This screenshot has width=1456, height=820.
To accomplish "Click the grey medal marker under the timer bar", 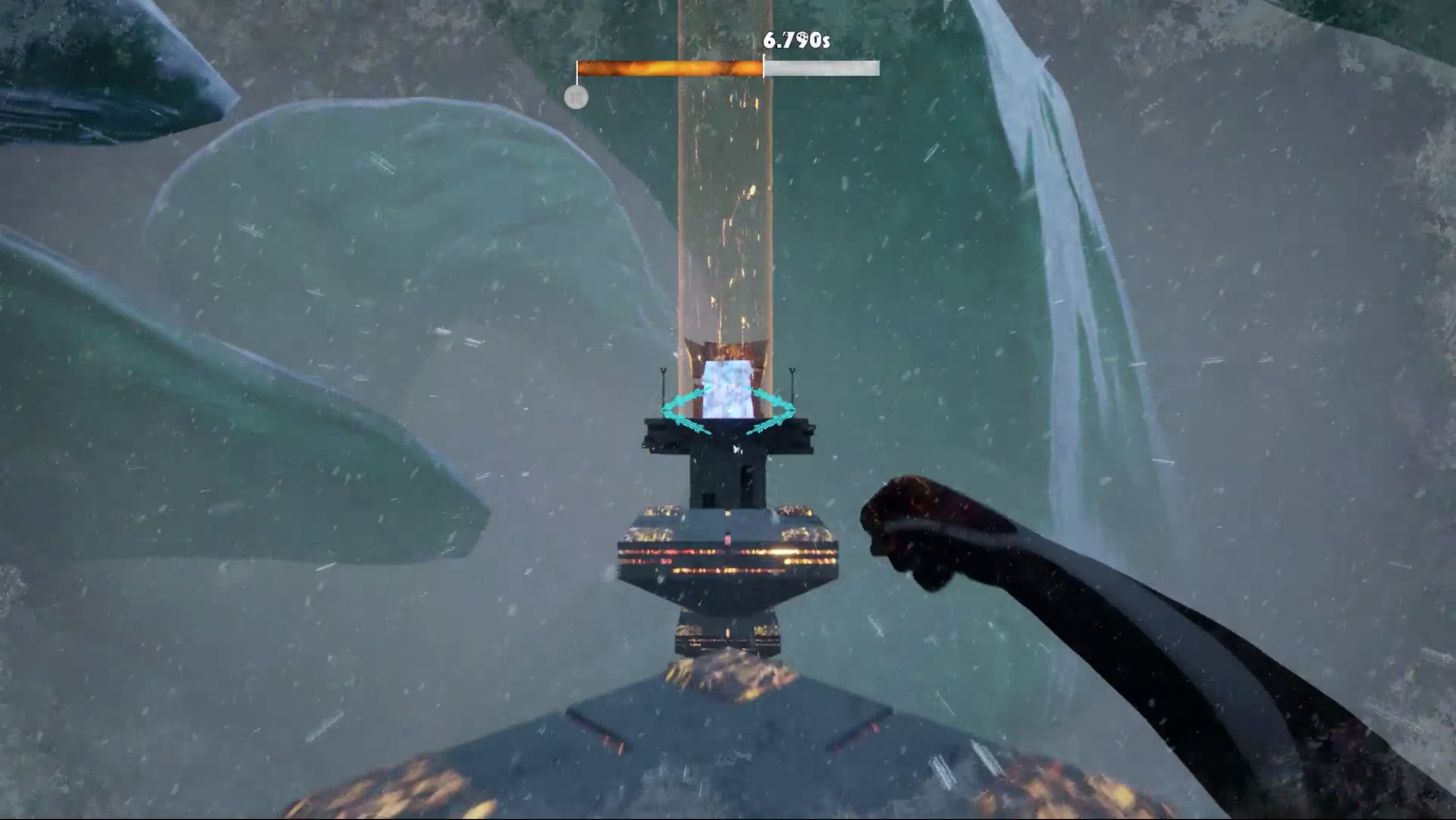I will 576,98.
